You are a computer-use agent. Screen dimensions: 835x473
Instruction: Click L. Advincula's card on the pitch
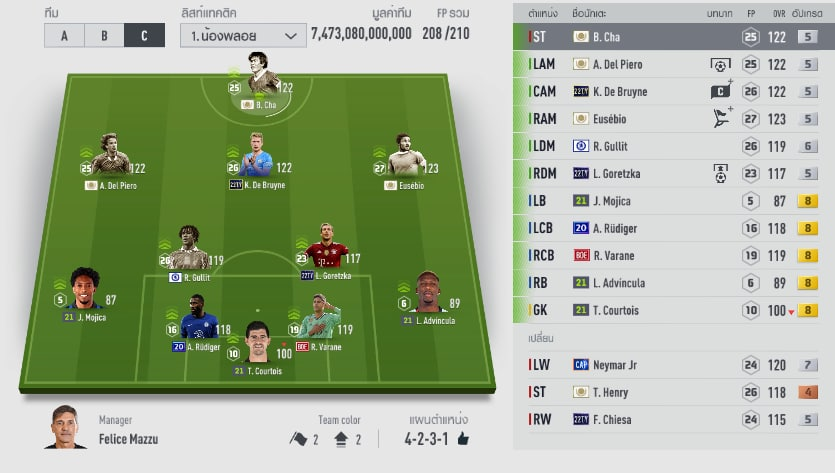click(x=429, y=298)
